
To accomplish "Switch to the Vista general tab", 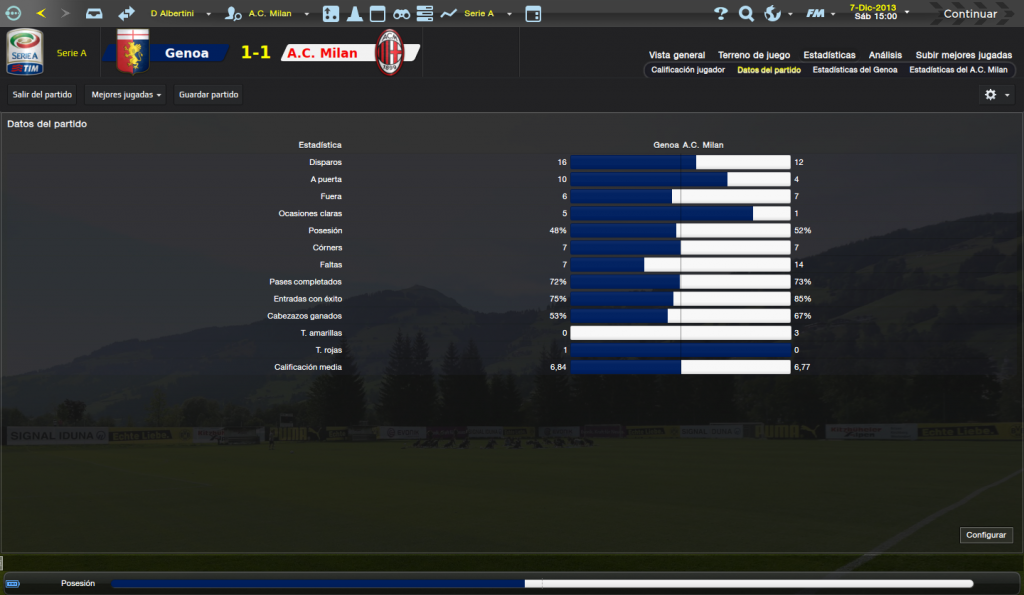I will pyautogui.click(x=677, y=55).
